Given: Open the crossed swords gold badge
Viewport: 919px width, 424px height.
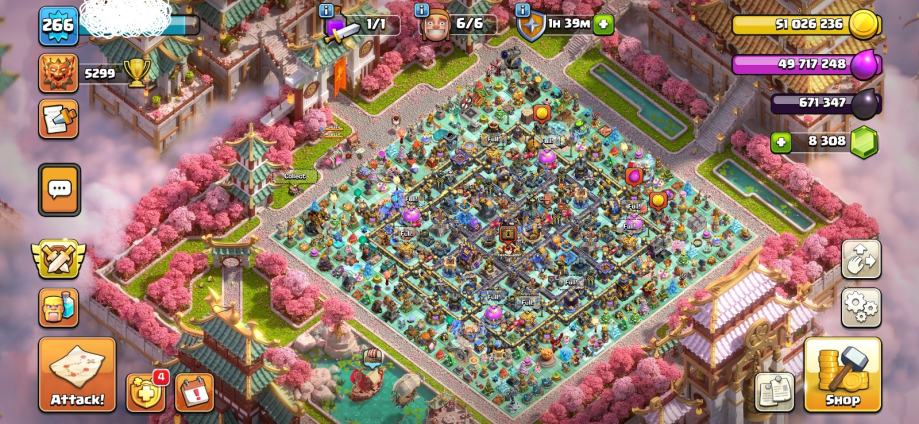Looking at the screenshot, I should click(59, 258).
